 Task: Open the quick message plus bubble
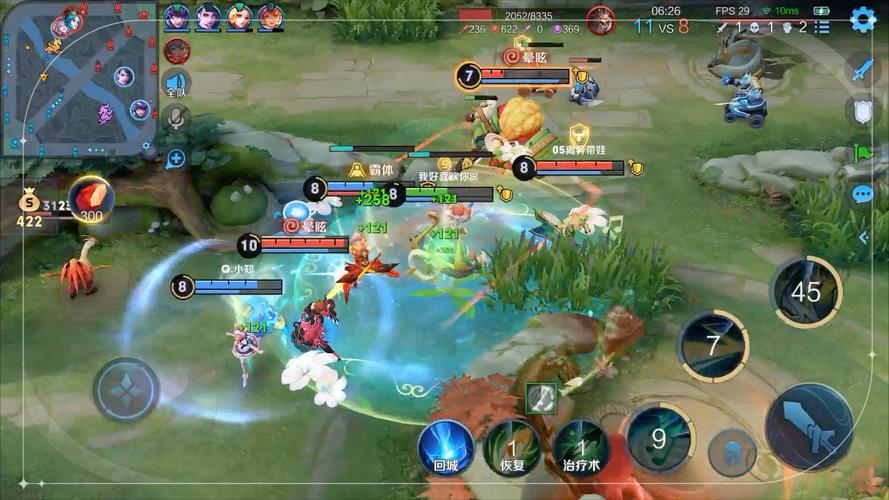point(176,157)
